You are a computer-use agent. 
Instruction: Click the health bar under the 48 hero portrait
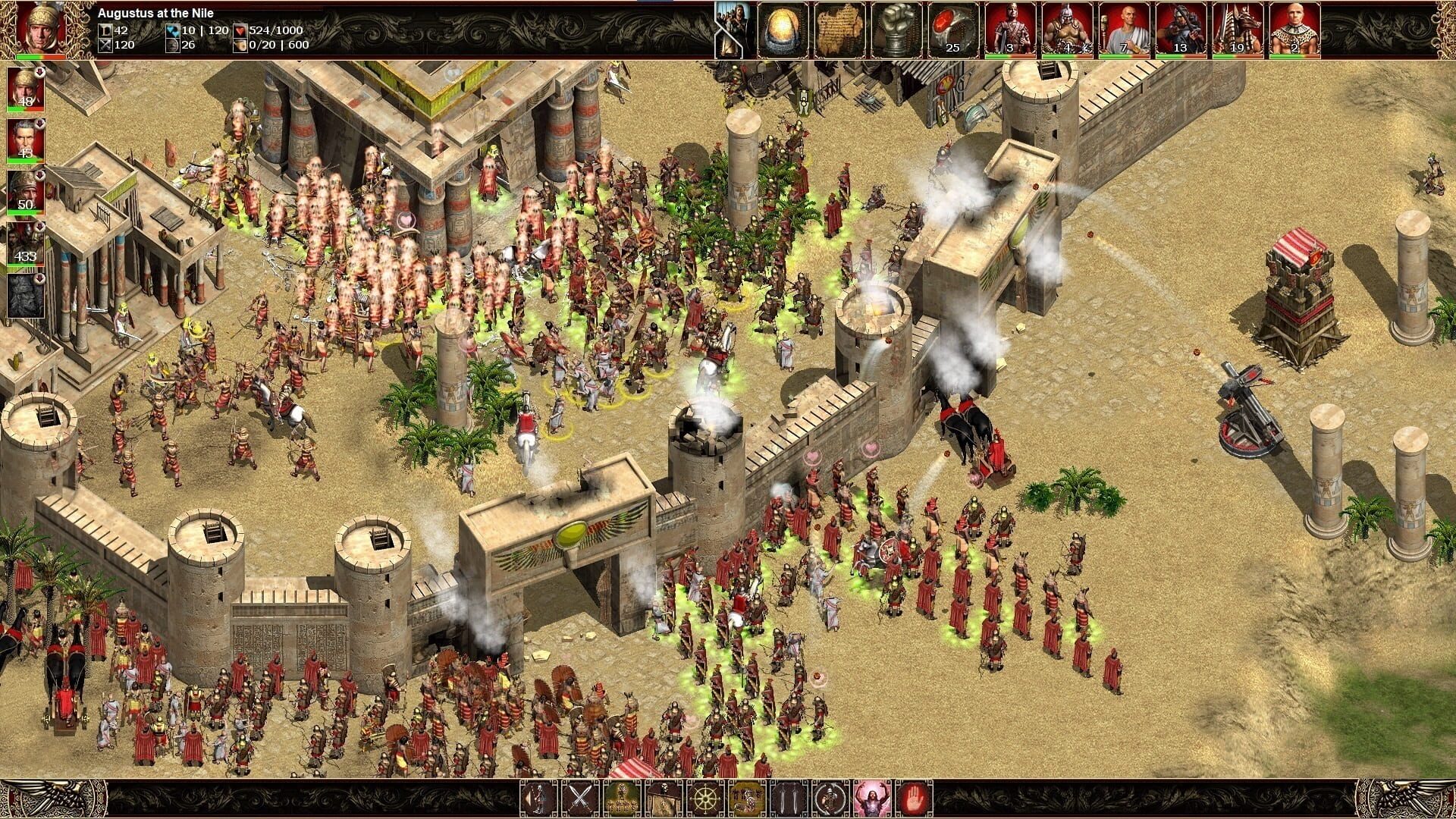click(x=24, y=108)
